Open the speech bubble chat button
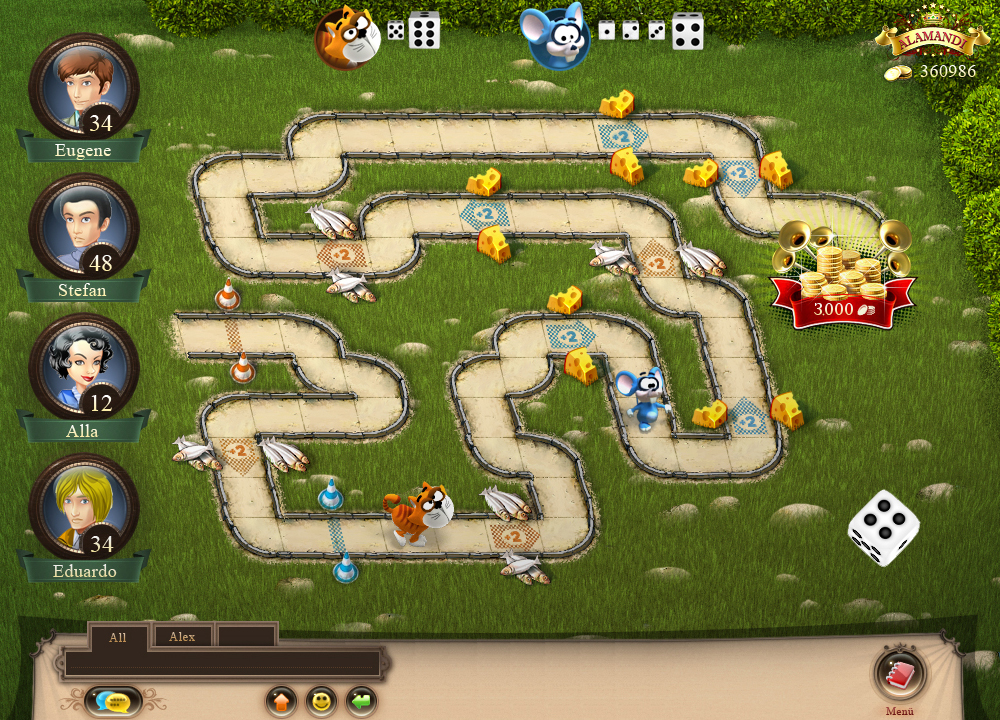The image size is (1000, 720). coord(113,701)
